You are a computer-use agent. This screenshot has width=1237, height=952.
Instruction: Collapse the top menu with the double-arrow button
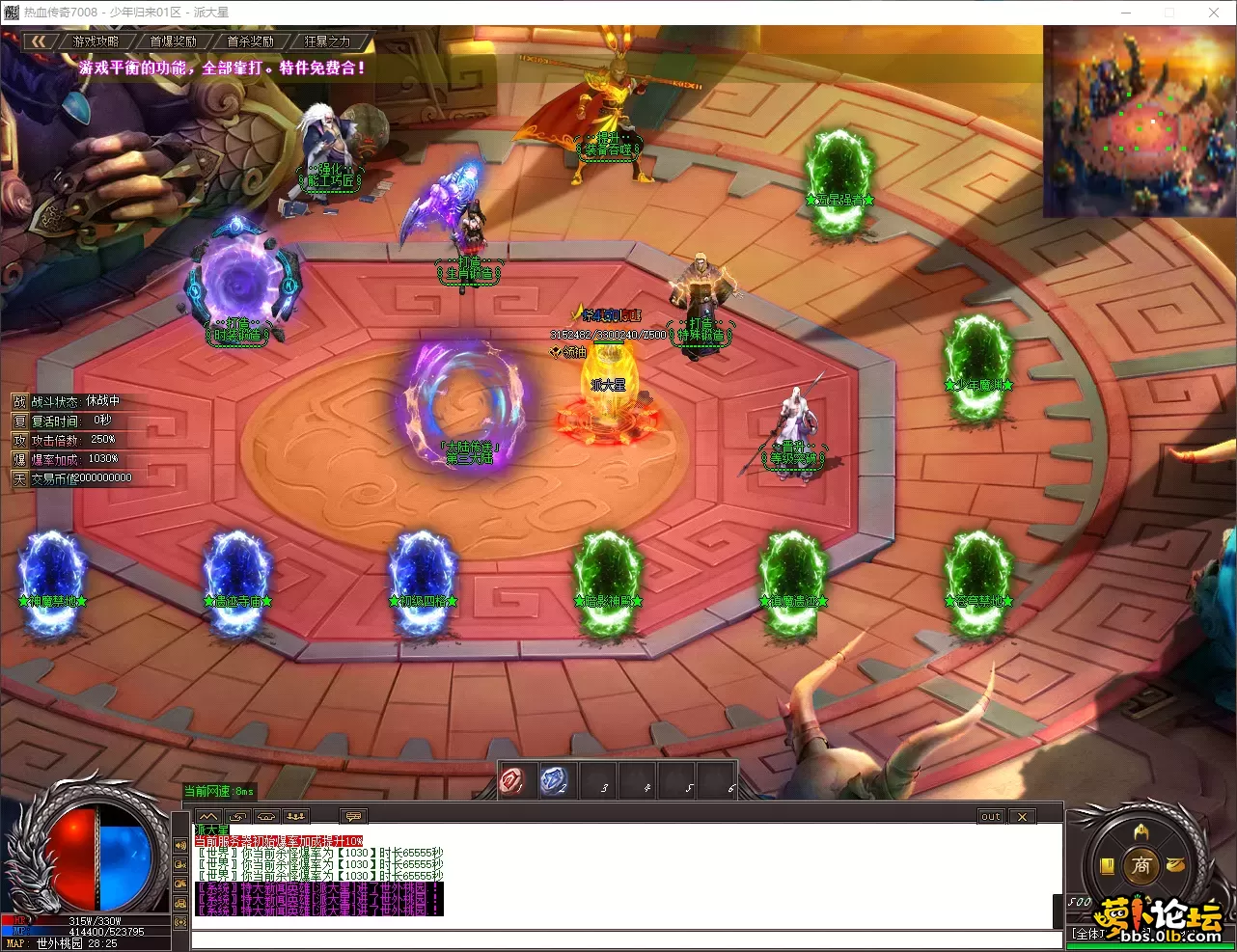39,41
